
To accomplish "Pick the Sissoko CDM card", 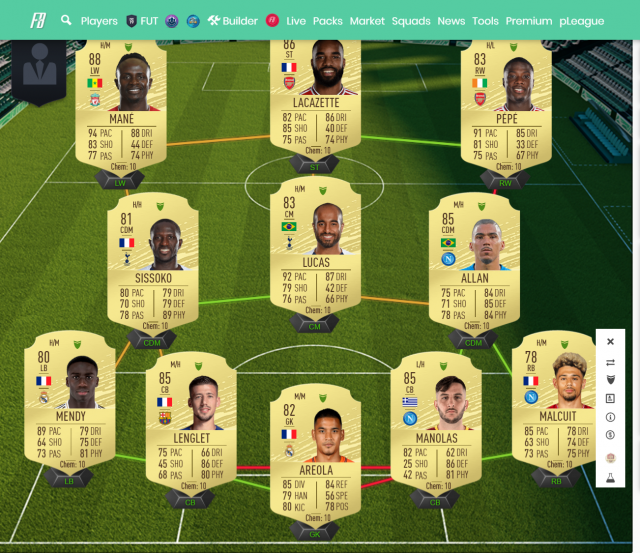I will [x=153, y=265].
